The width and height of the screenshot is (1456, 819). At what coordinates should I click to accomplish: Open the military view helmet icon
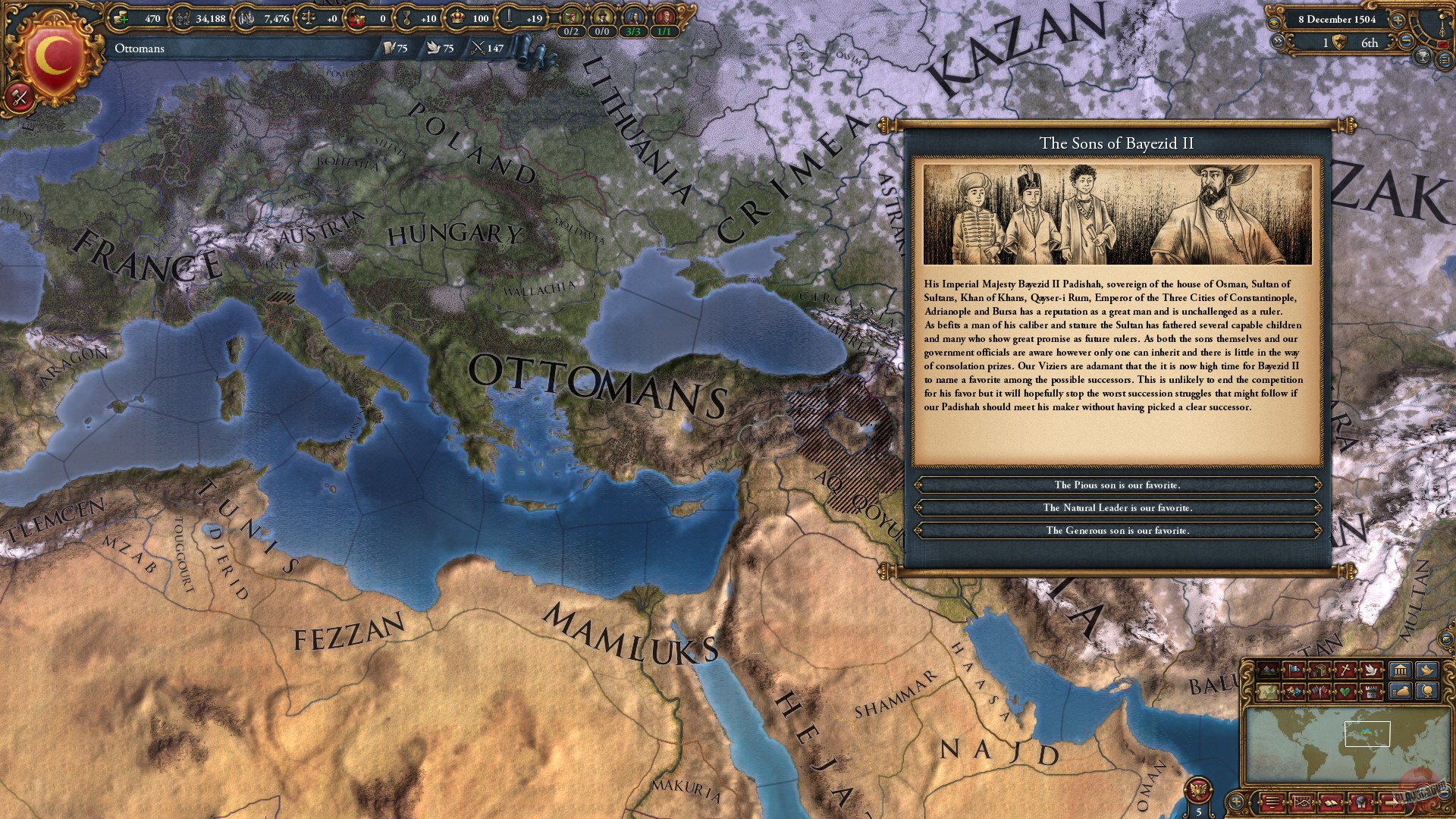(x=1361, y=804)
